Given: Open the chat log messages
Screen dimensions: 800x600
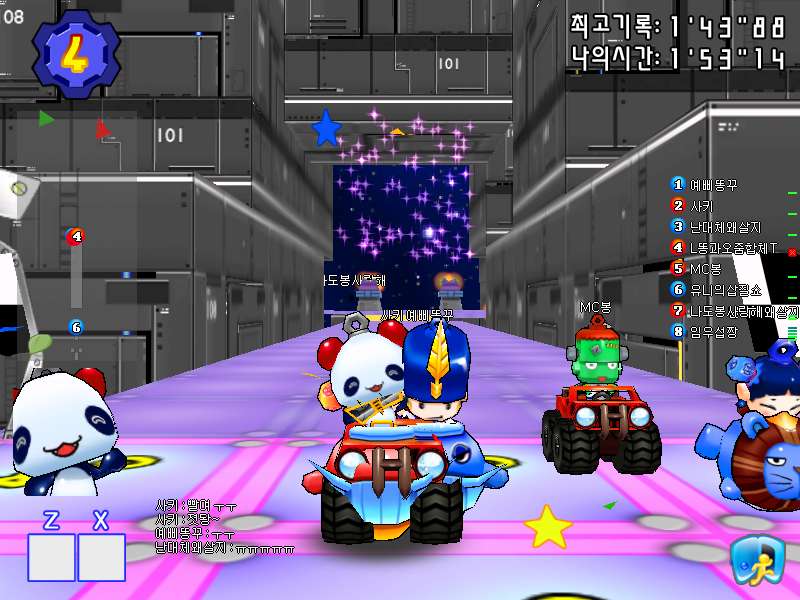Looking at the screenshot, I should click(225, 526).
